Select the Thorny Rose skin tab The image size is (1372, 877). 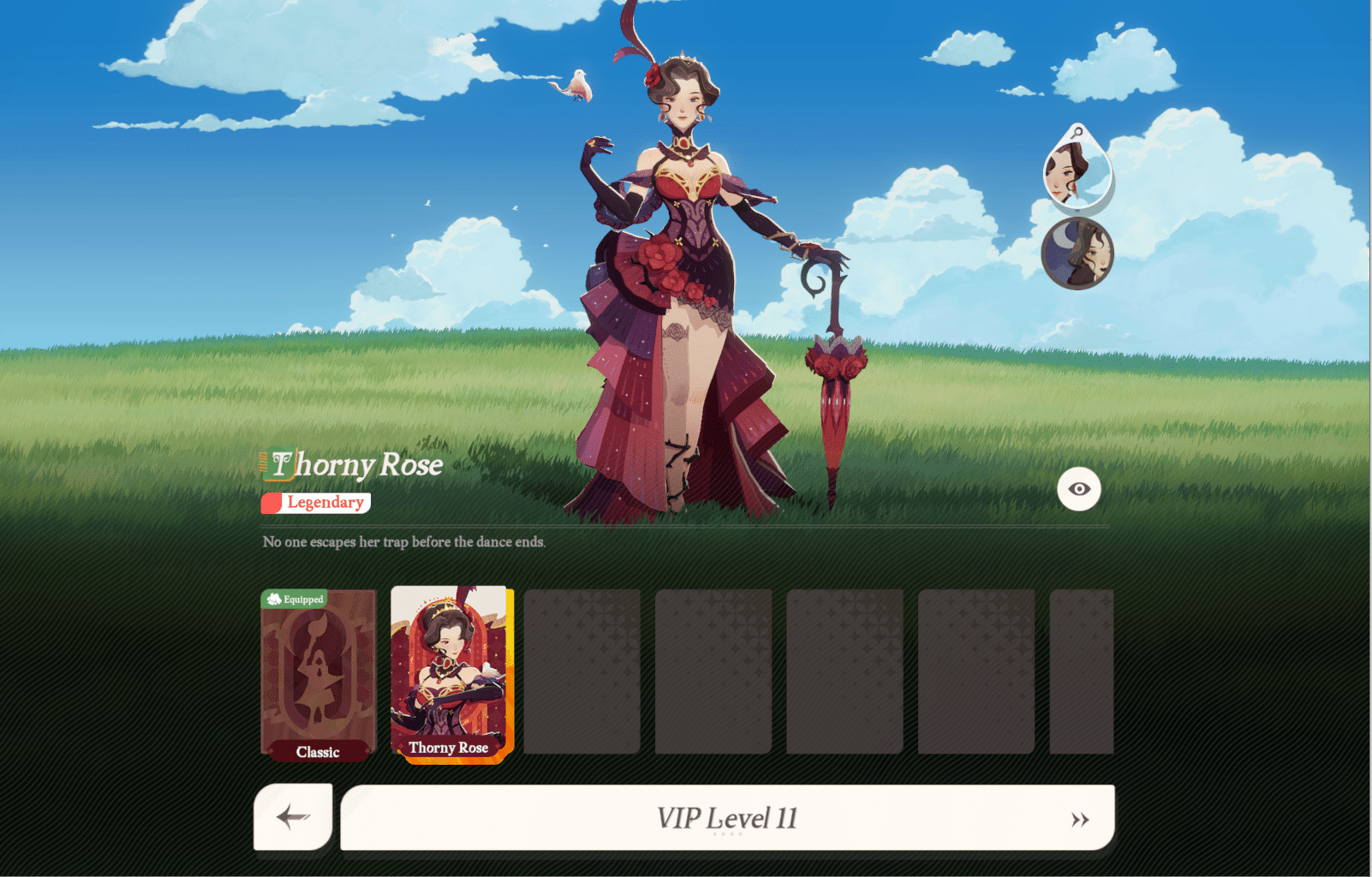coord(449,748)
